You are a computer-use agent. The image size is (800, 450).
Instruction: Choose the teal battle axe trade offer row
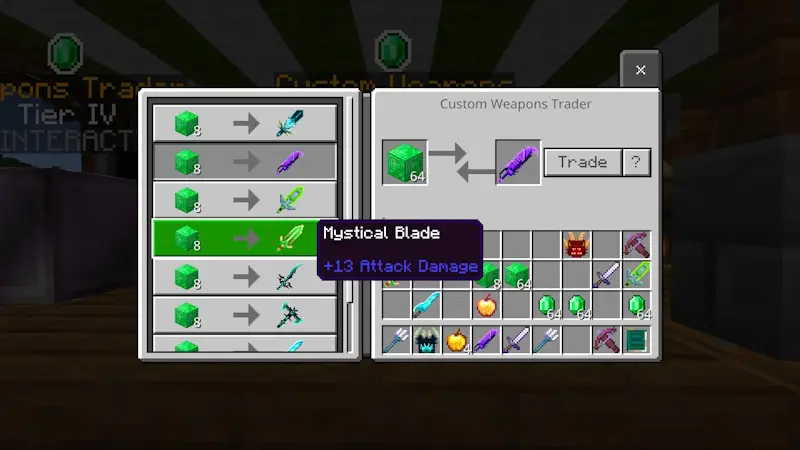click(x=244, y=315)
